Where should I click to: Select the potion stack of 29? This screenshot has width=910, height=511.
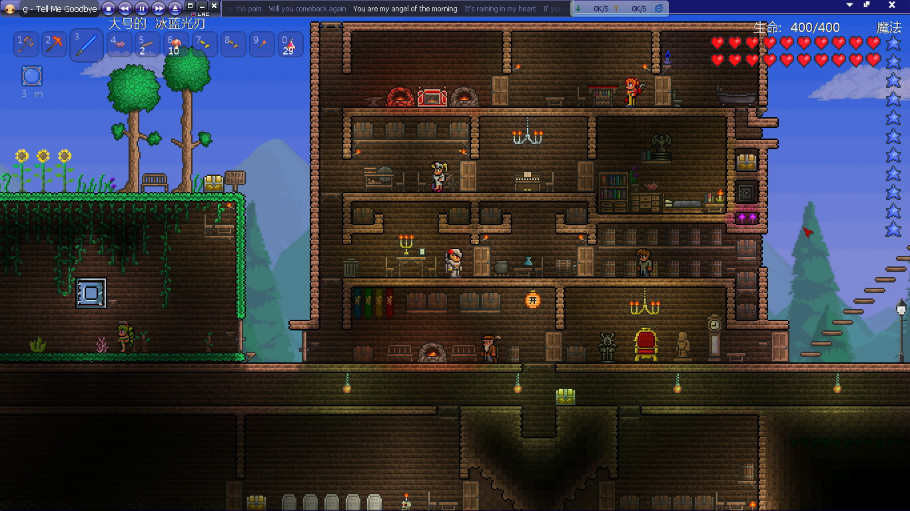coord(289,44)
